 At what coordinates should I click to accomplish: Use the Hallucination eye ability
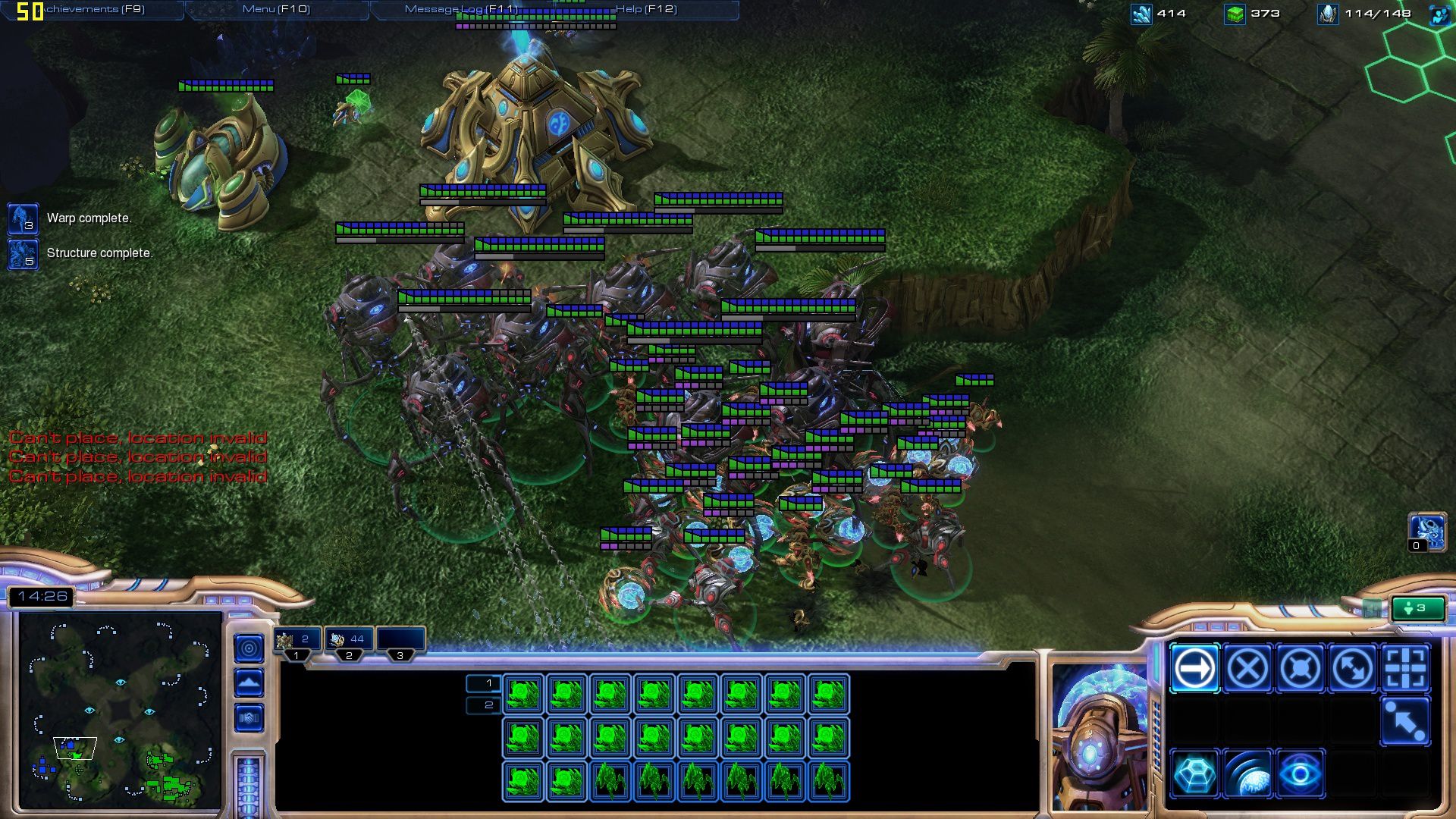tap(1300, 773)
